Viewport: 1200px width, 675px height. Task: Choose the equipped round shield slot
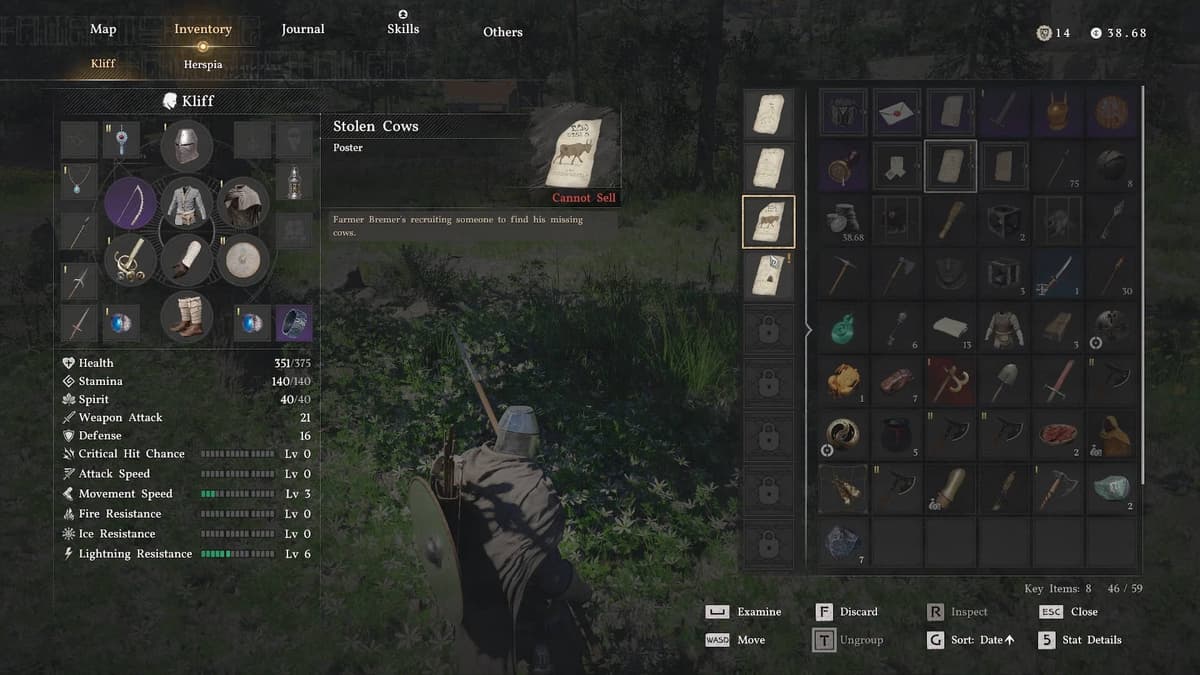point(241,260)
